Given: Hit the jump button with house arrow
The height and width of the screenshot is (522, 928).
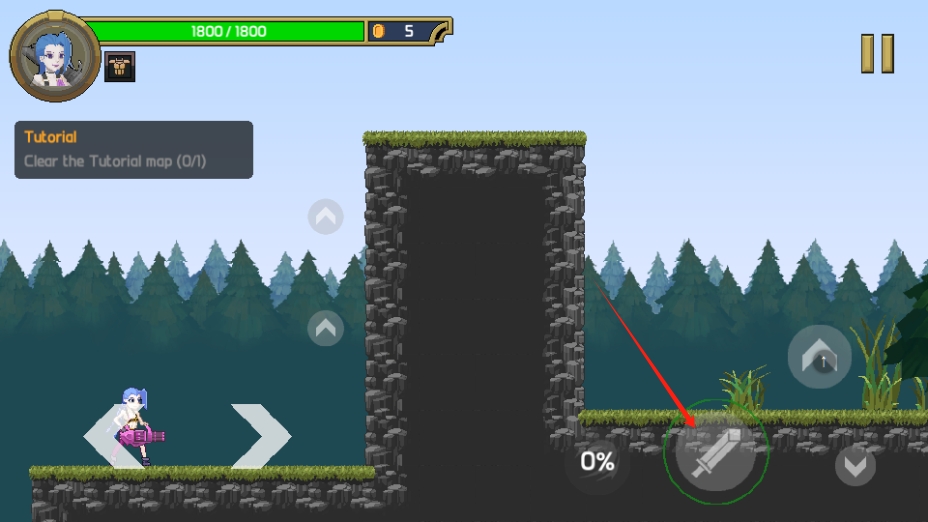Looking at the screenshot, I should click(819, 355).
